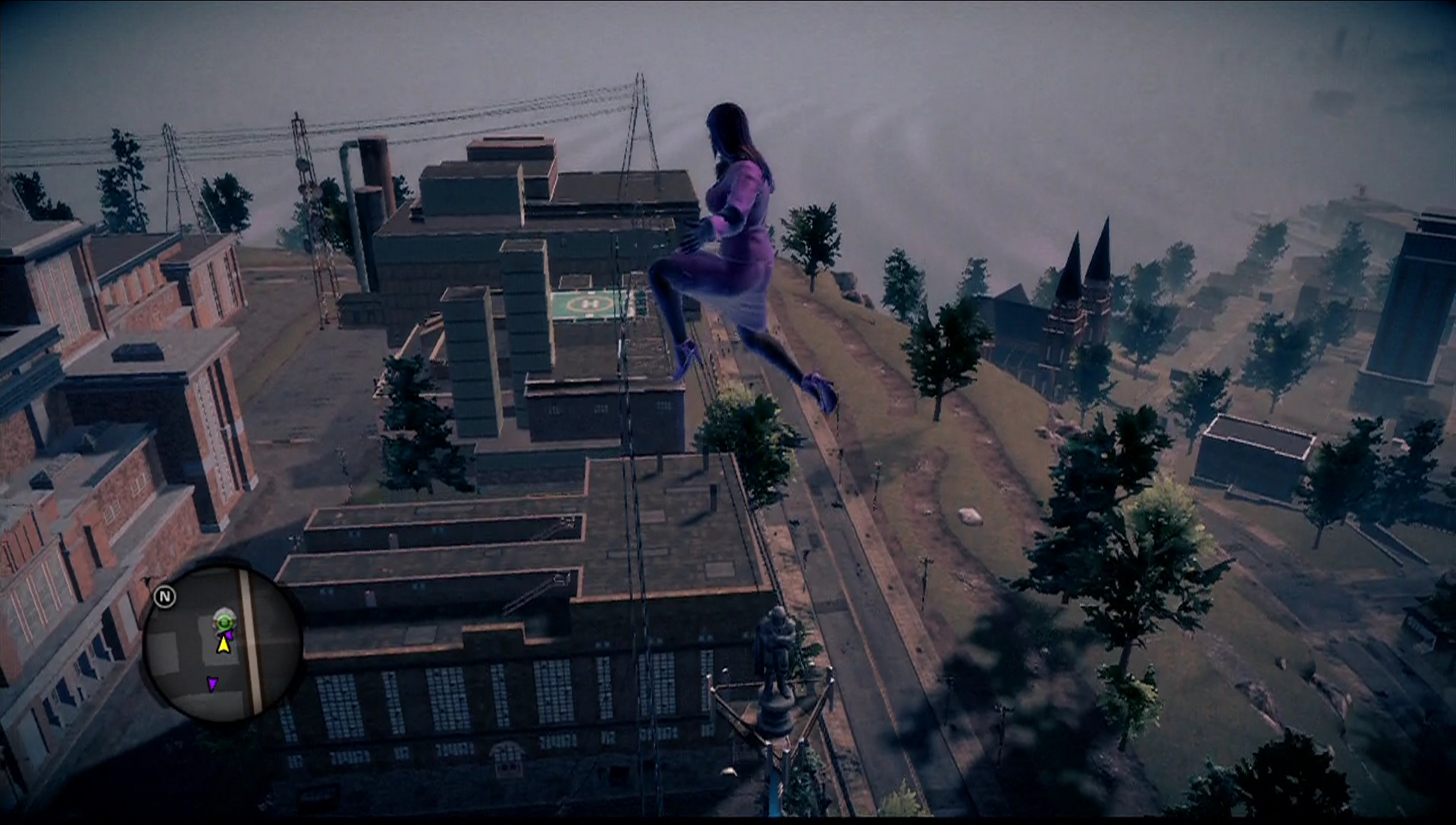Screen dimensions: 1456x825
Task: Click the small purple marker beside the player arrow
Action: point(229,634)
